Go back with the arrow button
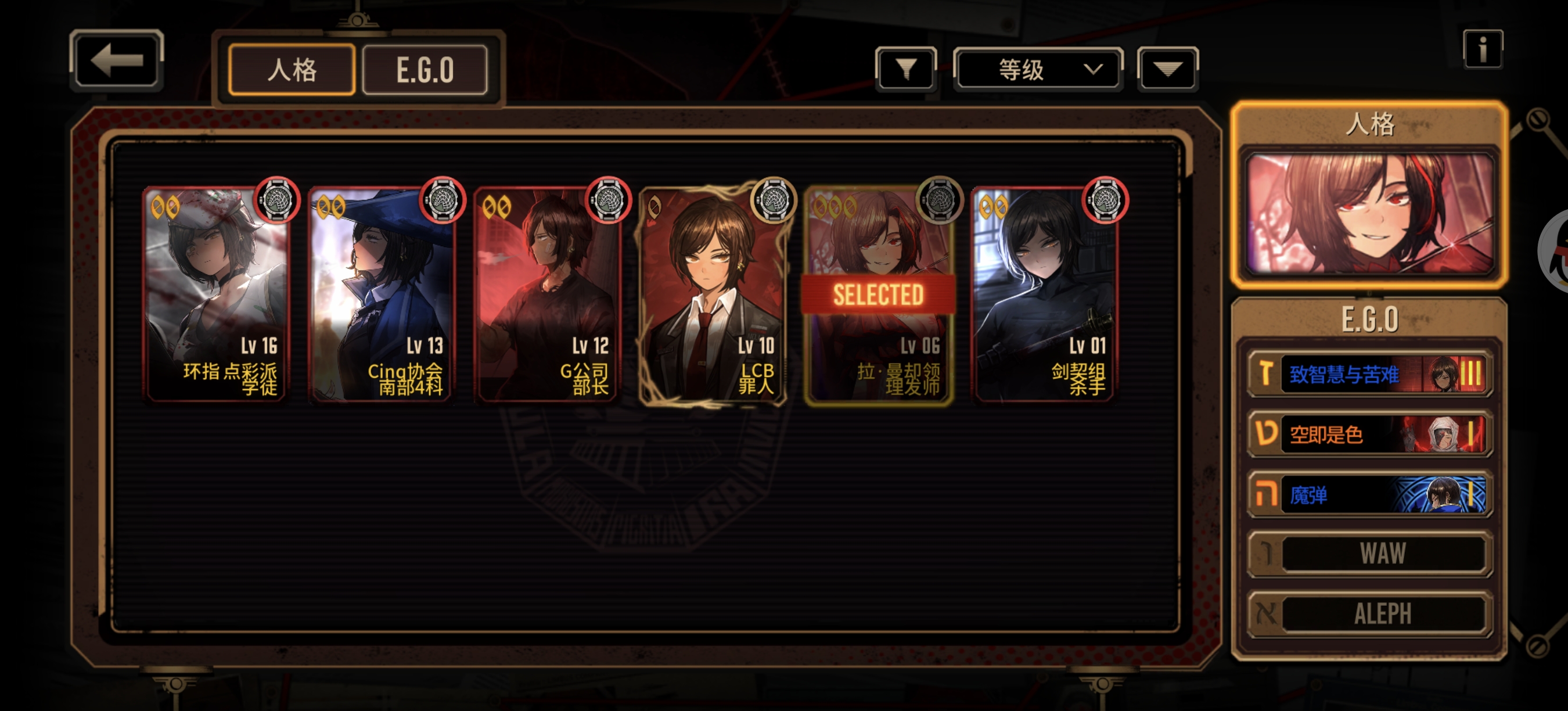This screenshot has width=1568, height=711. pos(116,61)
